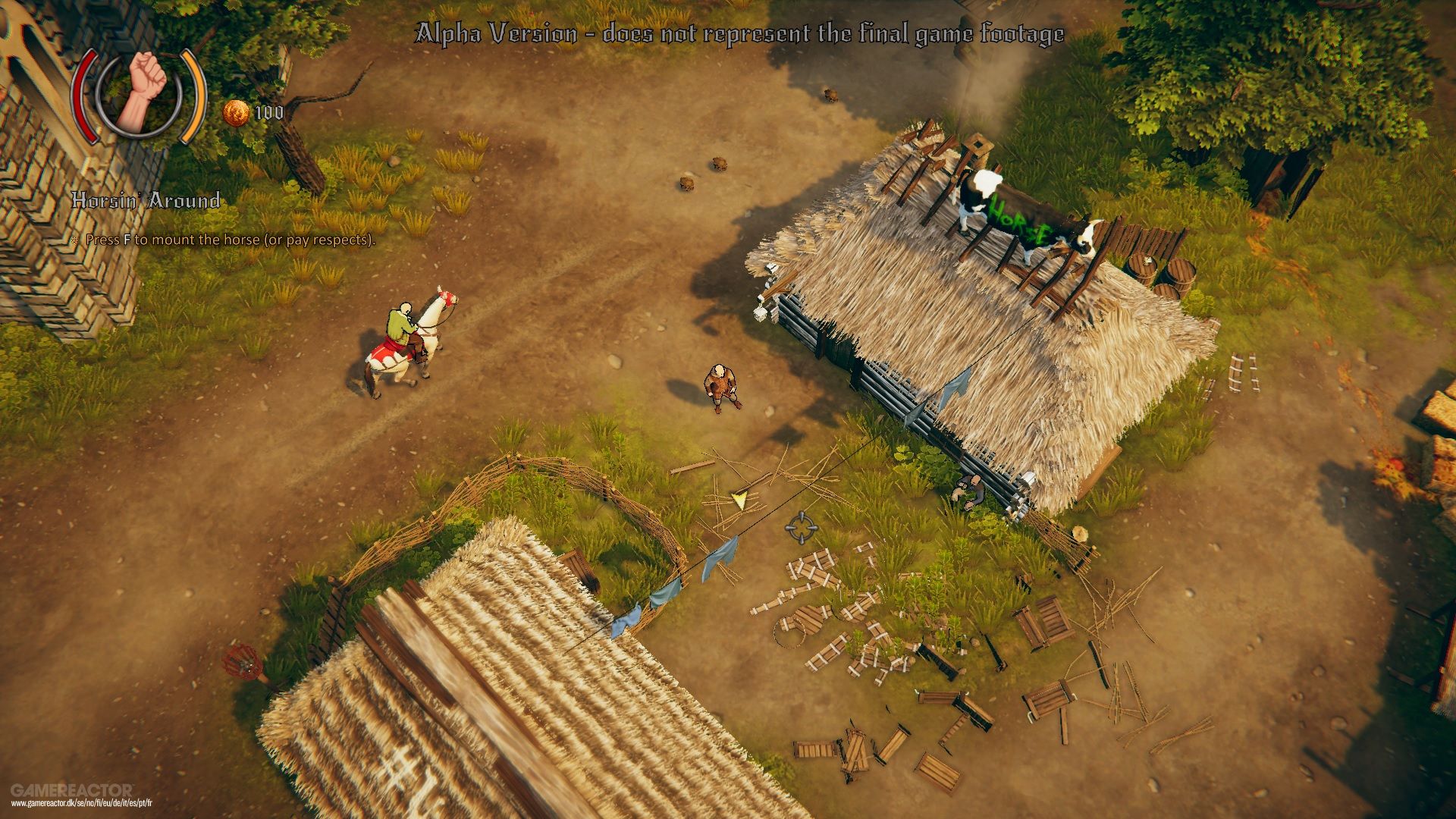Click the objective bullet marker icon
Screen dimensions: 1456x819
click(73, 241)
